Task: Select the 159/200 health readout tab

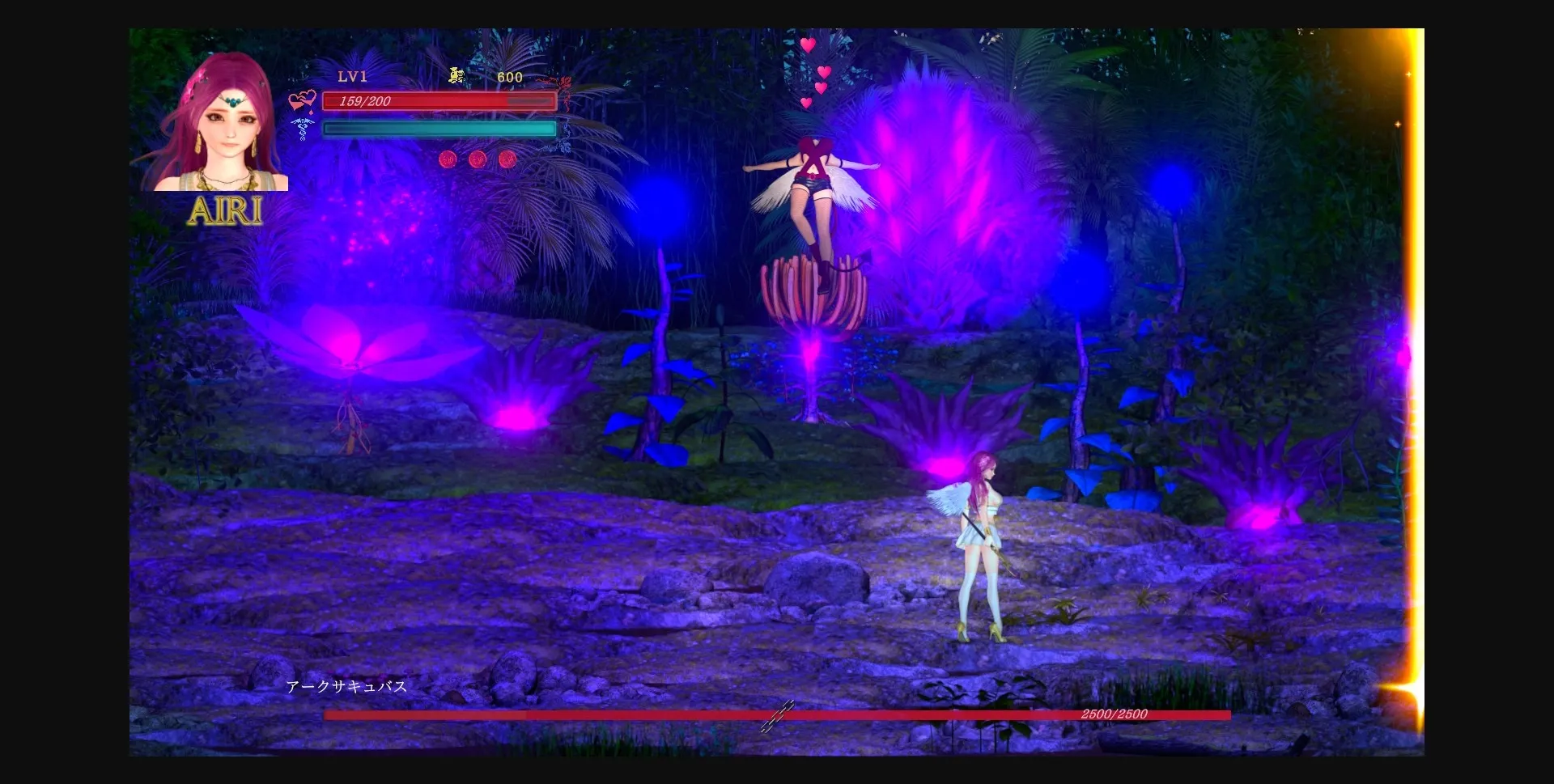Action: tap(364, 101)
